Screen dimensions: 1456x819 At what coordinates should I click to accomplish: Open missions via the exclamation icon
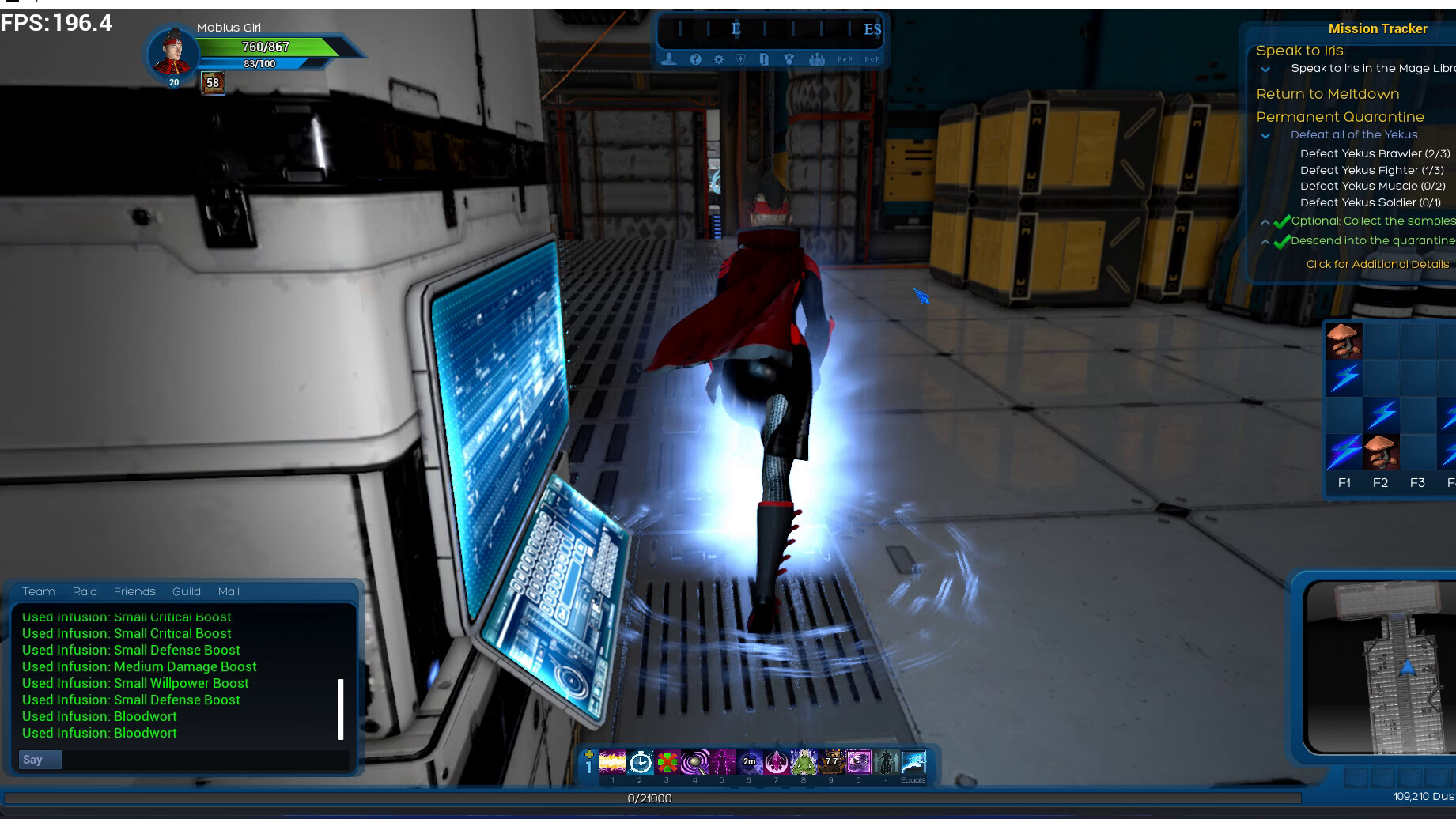(x=764, y=59)
